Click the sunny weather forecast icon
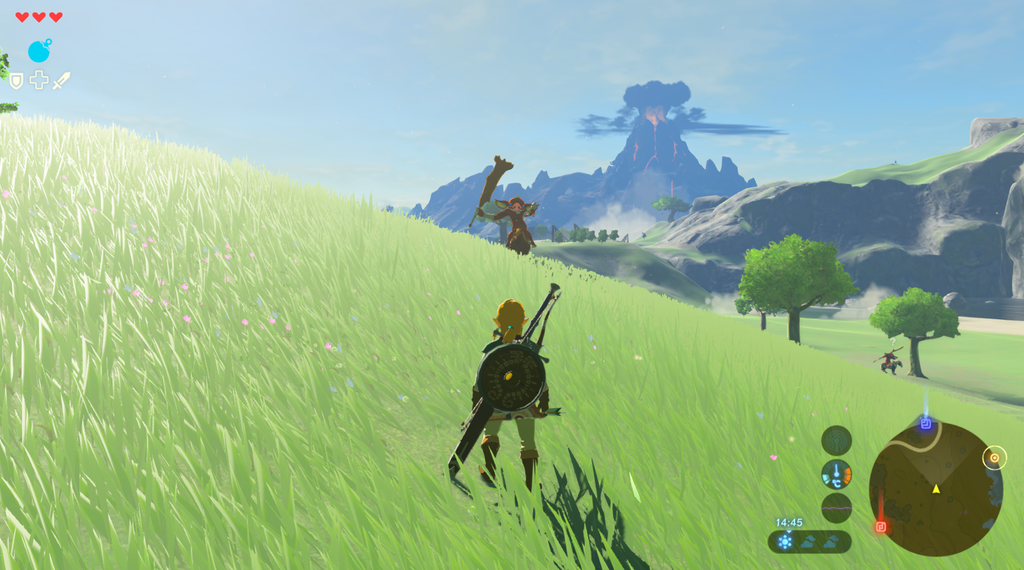Screen dimensions: 1024x570 (786, 541)
